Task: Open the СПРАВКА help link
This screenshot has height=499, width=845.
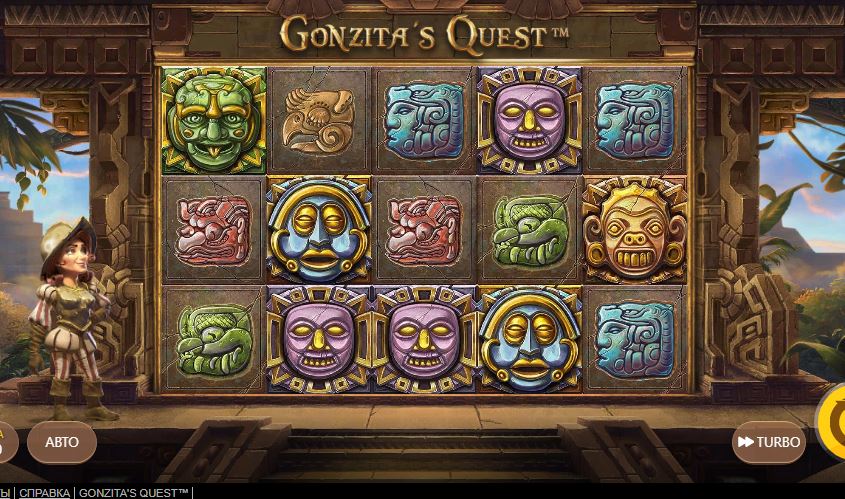Action: pos(44,493)
